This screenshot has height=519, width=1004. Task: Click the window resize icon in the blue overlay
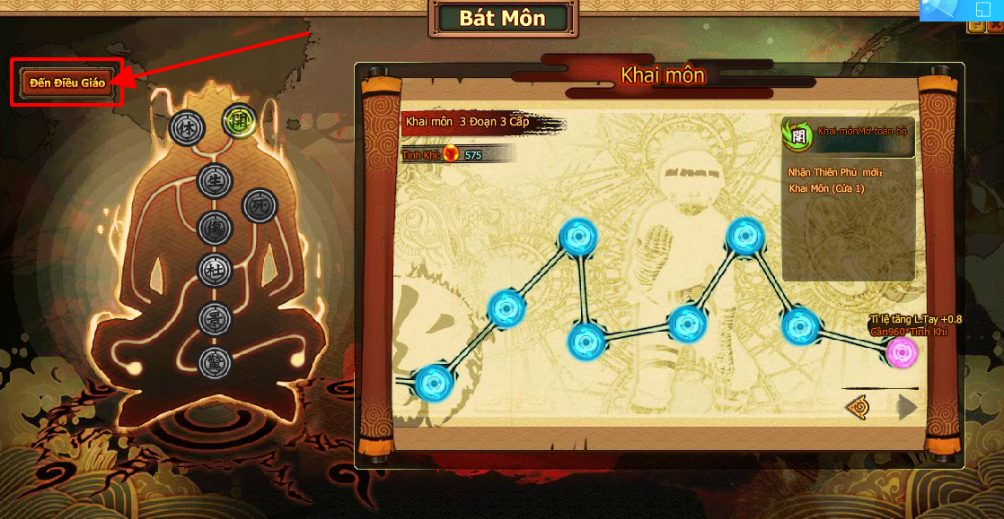981,9
